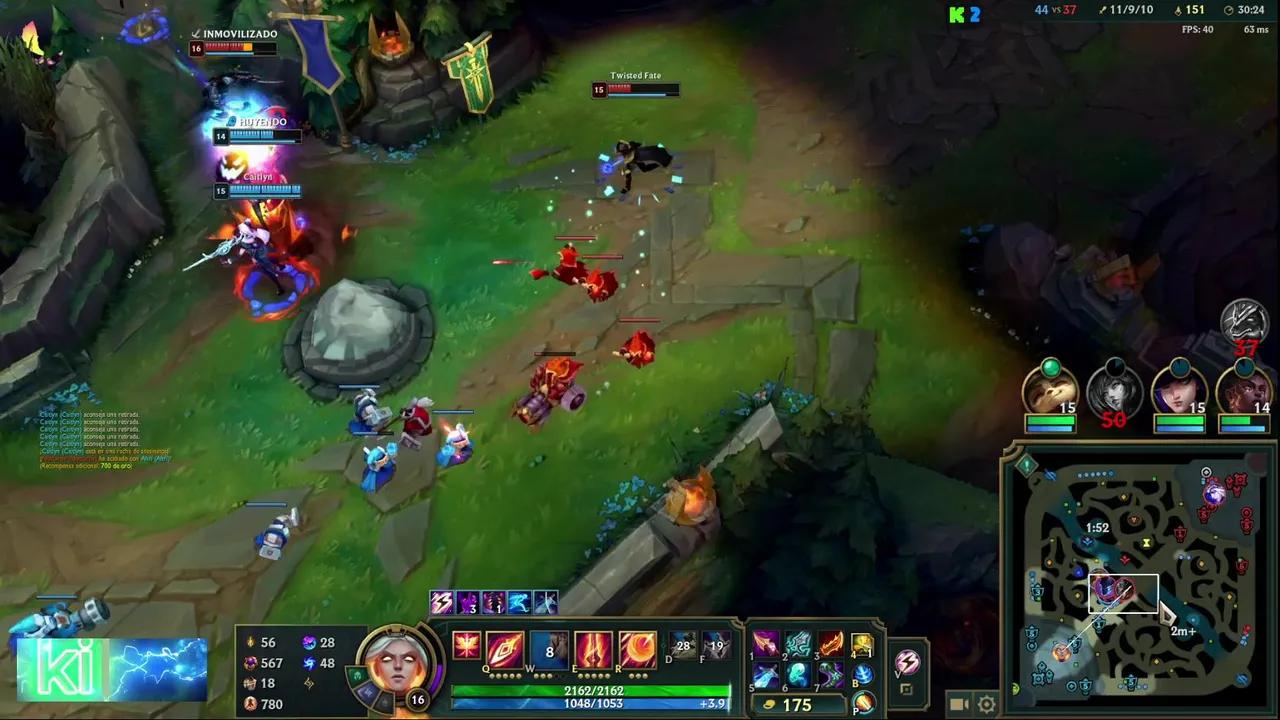Click the W ability showing cooldown 8
The height and width of the screenshot is (720, 1280).
click(x=548, y=650)
